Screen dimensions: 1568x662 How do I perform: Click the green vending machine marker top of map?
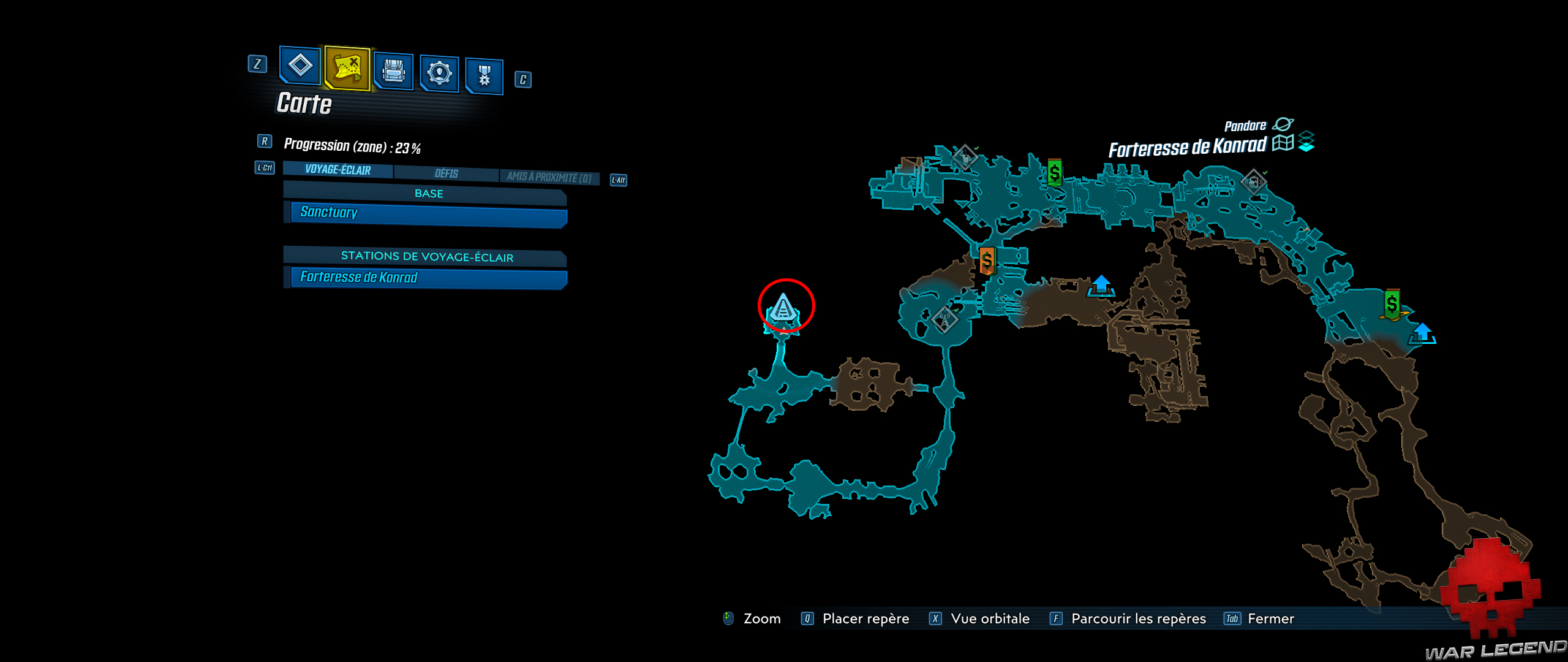point(1054,170)
